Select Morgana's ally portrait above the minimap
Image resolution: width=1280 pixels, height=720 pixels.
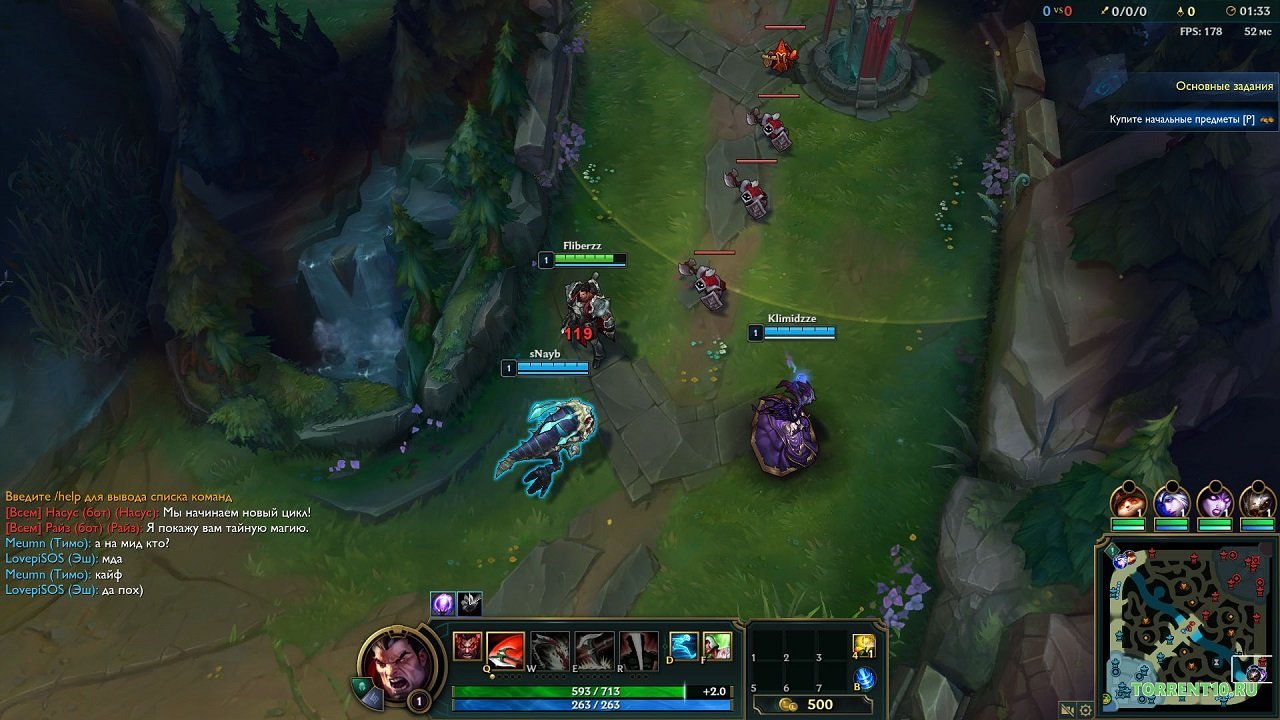[x=1217, y=503]
